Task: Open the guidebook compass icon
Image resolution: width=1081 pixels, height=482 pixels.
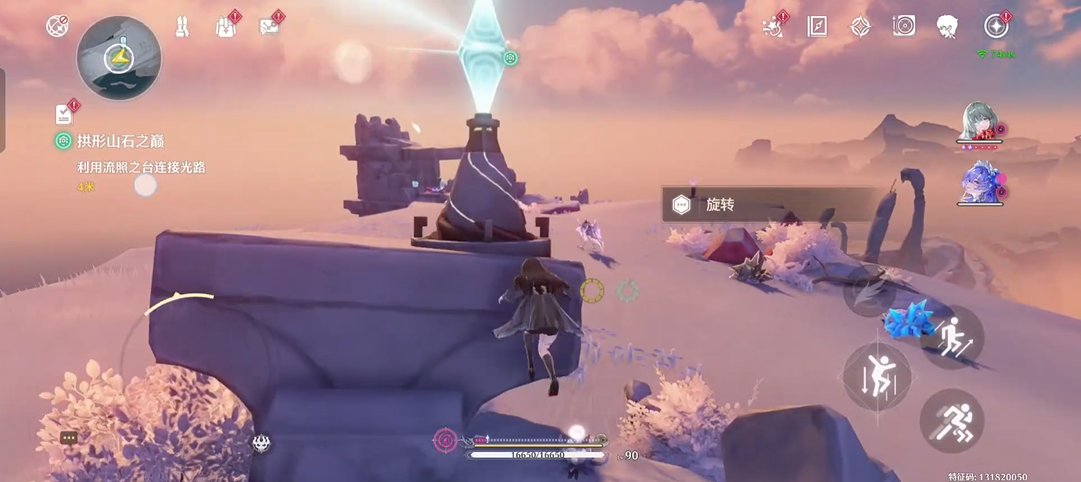Action: (x=817, y=27)
